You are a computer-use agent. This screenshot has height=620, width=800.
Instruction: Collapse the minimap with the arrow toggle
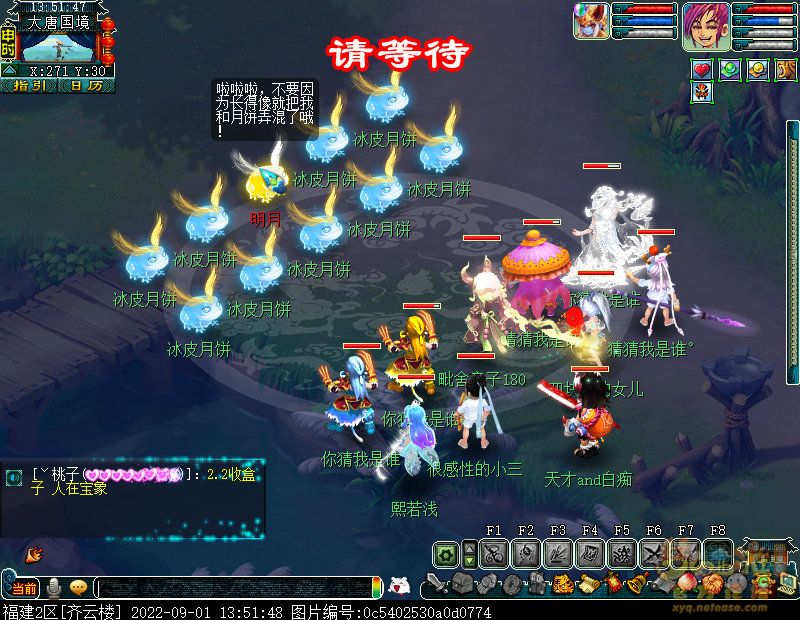(9, 71)
